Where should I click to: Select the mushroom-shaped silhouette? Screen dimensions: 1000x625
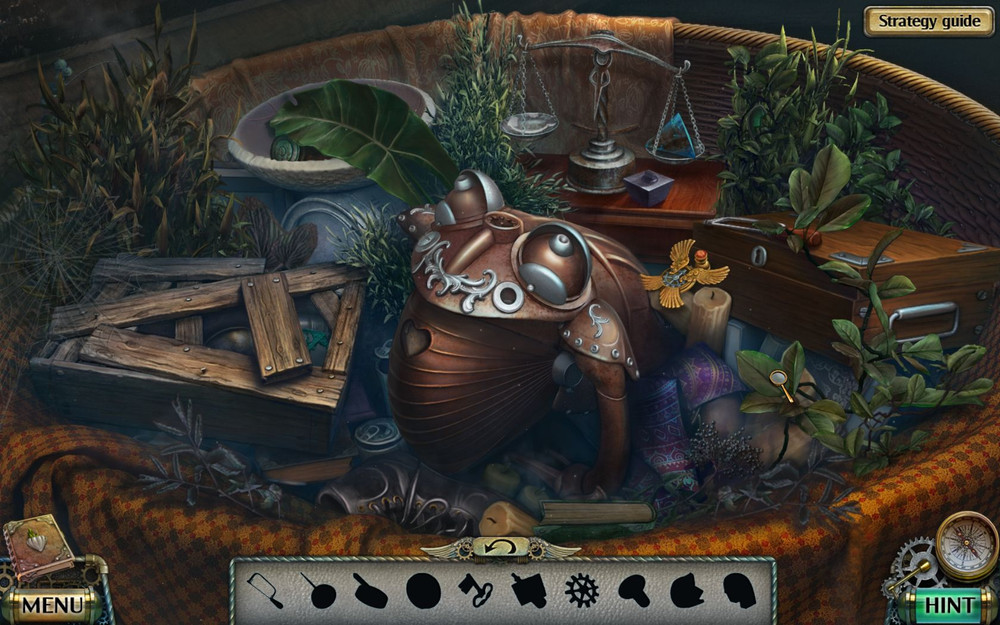[x=633, y=590]
